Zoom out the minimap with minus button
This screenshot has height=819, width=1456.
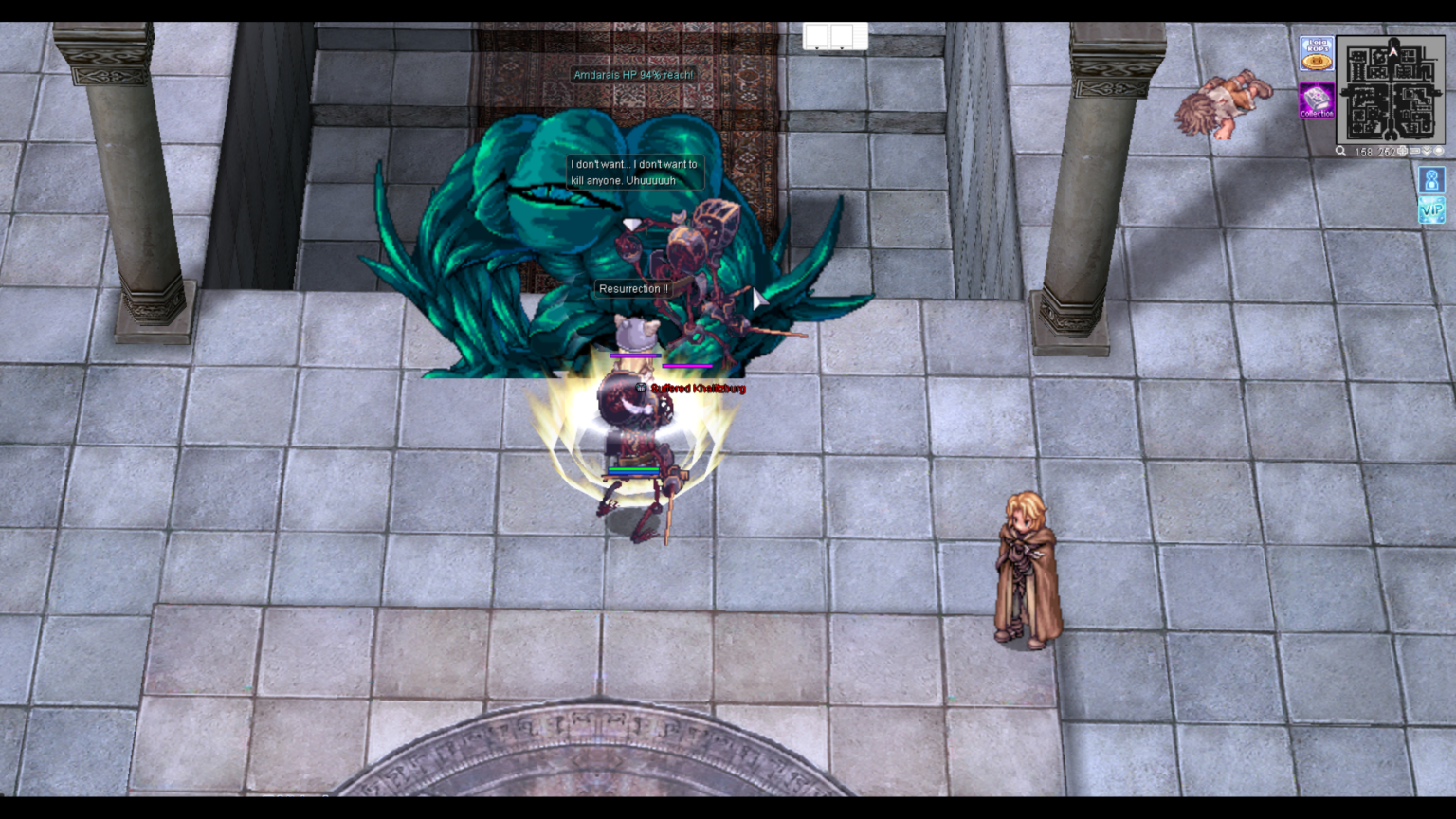pos(1414,151)
